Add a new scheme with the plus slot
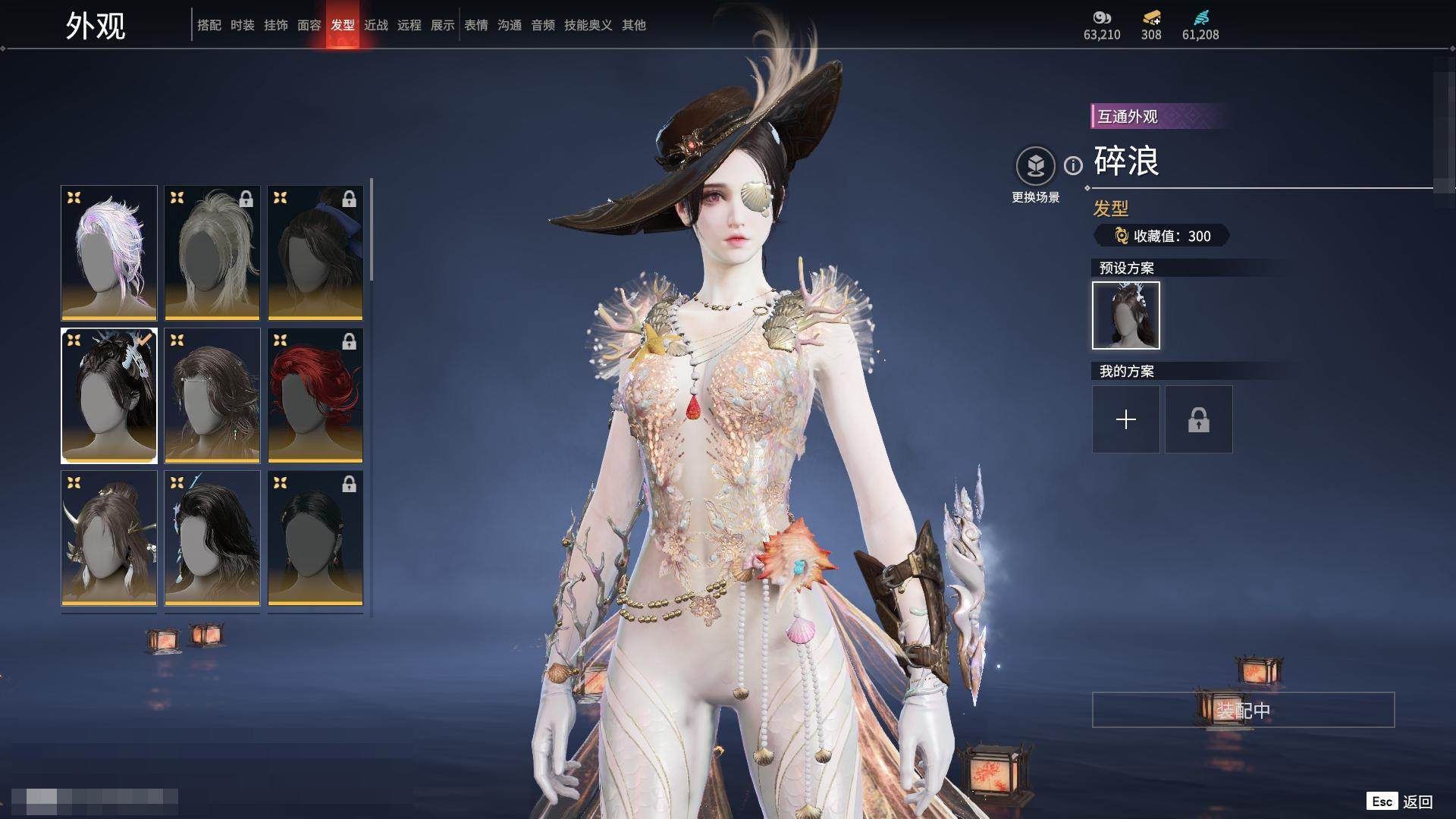This screenshot has height=819, width=1456. coord(1125,419)
